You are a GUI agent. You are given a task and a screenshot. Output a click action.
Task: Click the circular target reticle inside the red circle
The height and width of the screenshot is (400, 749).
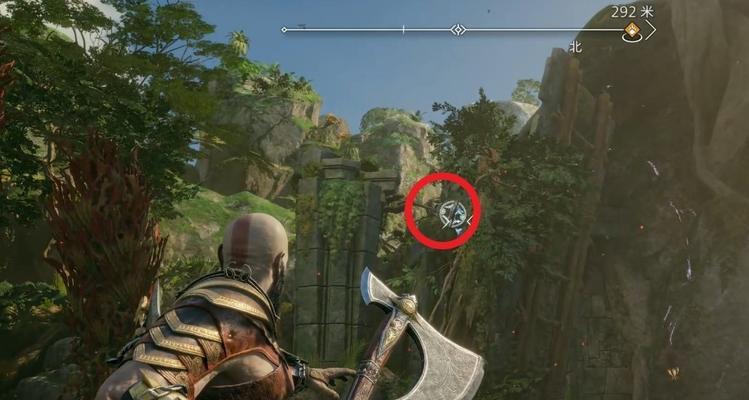click(451, 212)
